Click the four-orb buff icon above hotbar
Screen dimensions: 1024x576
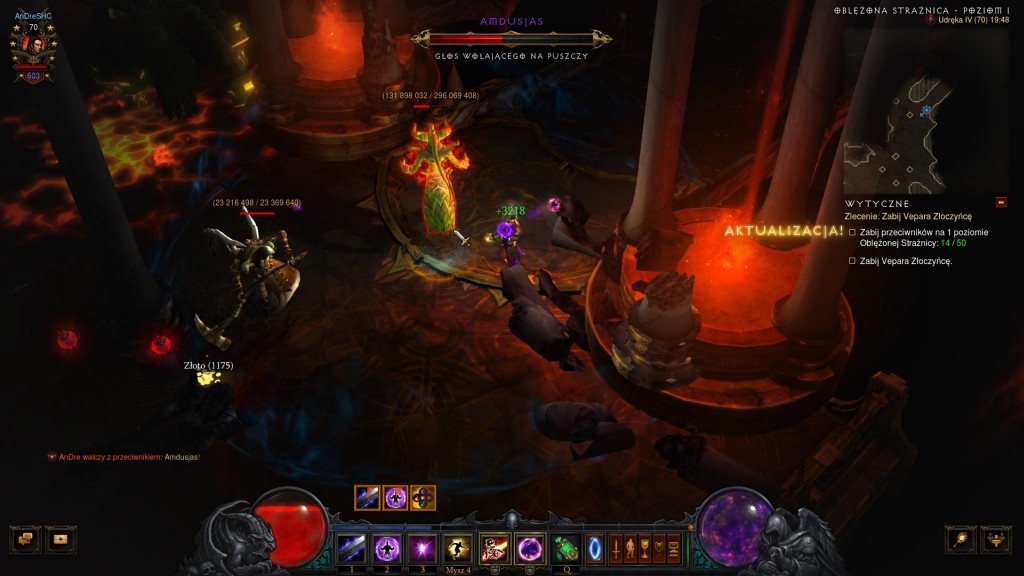pos(423,497)
